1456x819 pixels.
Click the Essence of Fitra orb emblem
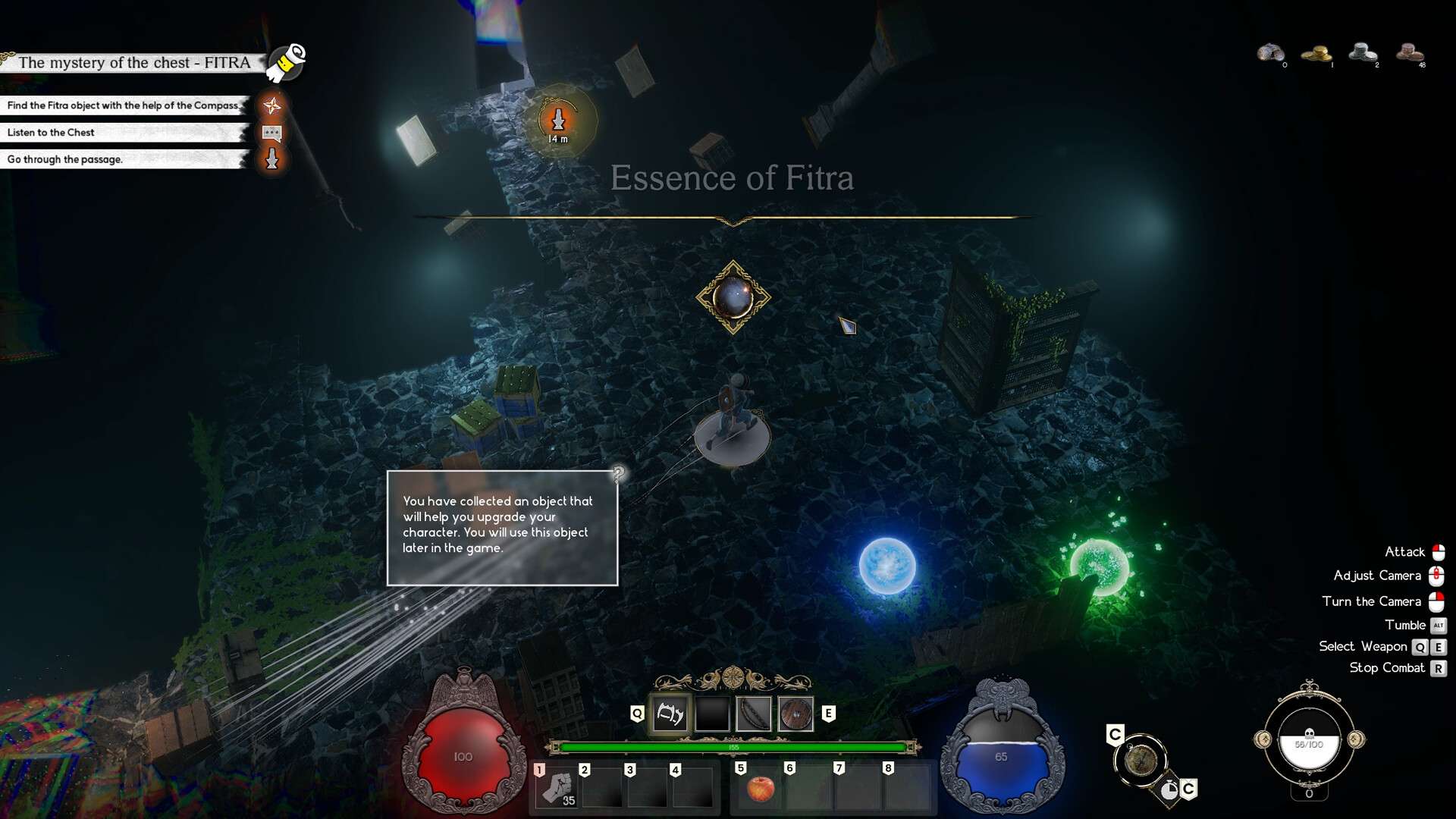click(733, 297)
